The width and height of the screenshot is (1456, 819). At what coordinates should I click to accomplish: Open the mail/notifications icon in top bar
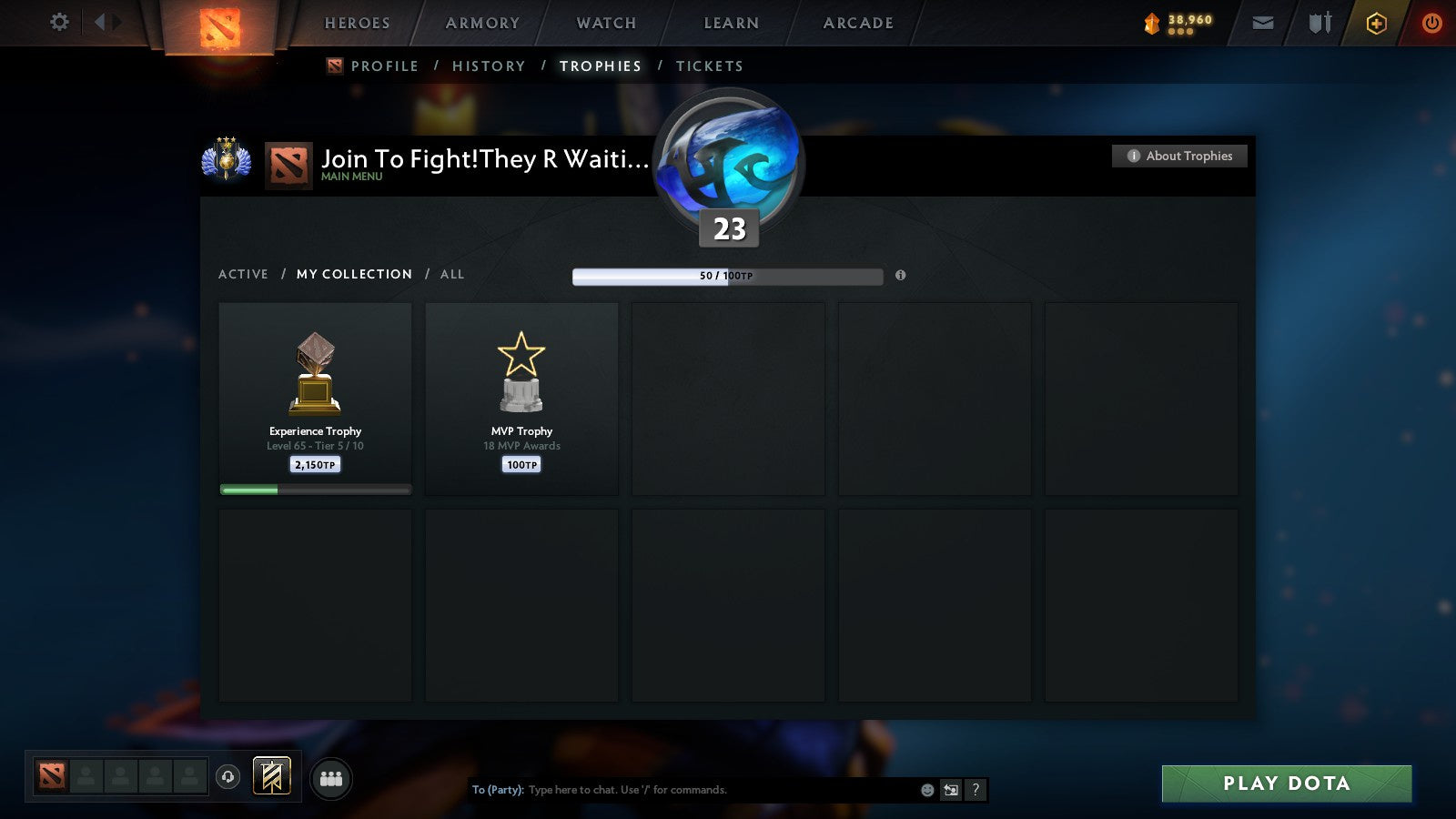tap(1263, 23)
